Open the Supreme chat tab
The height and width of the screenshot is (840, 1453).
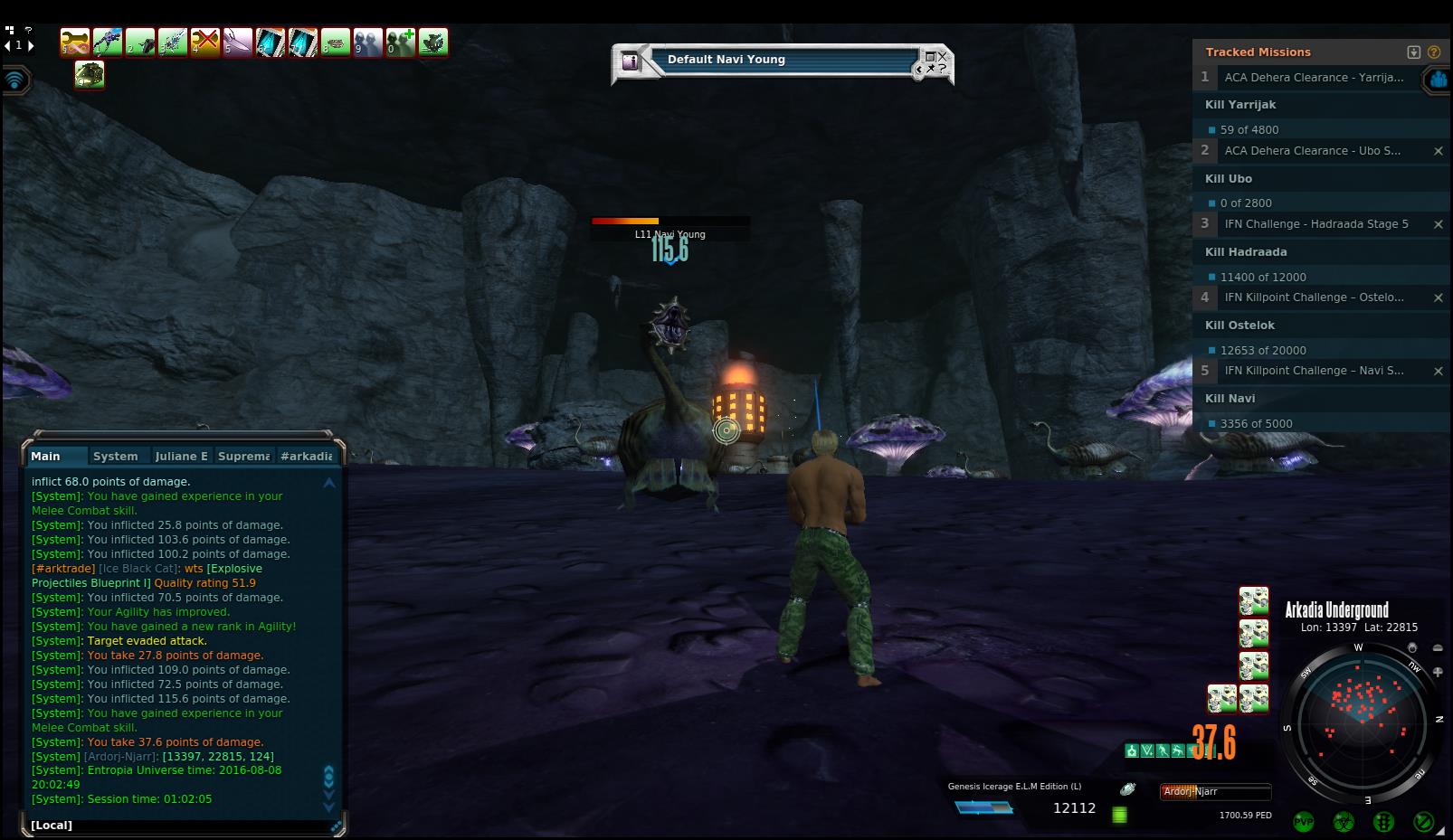coord(243,457)
